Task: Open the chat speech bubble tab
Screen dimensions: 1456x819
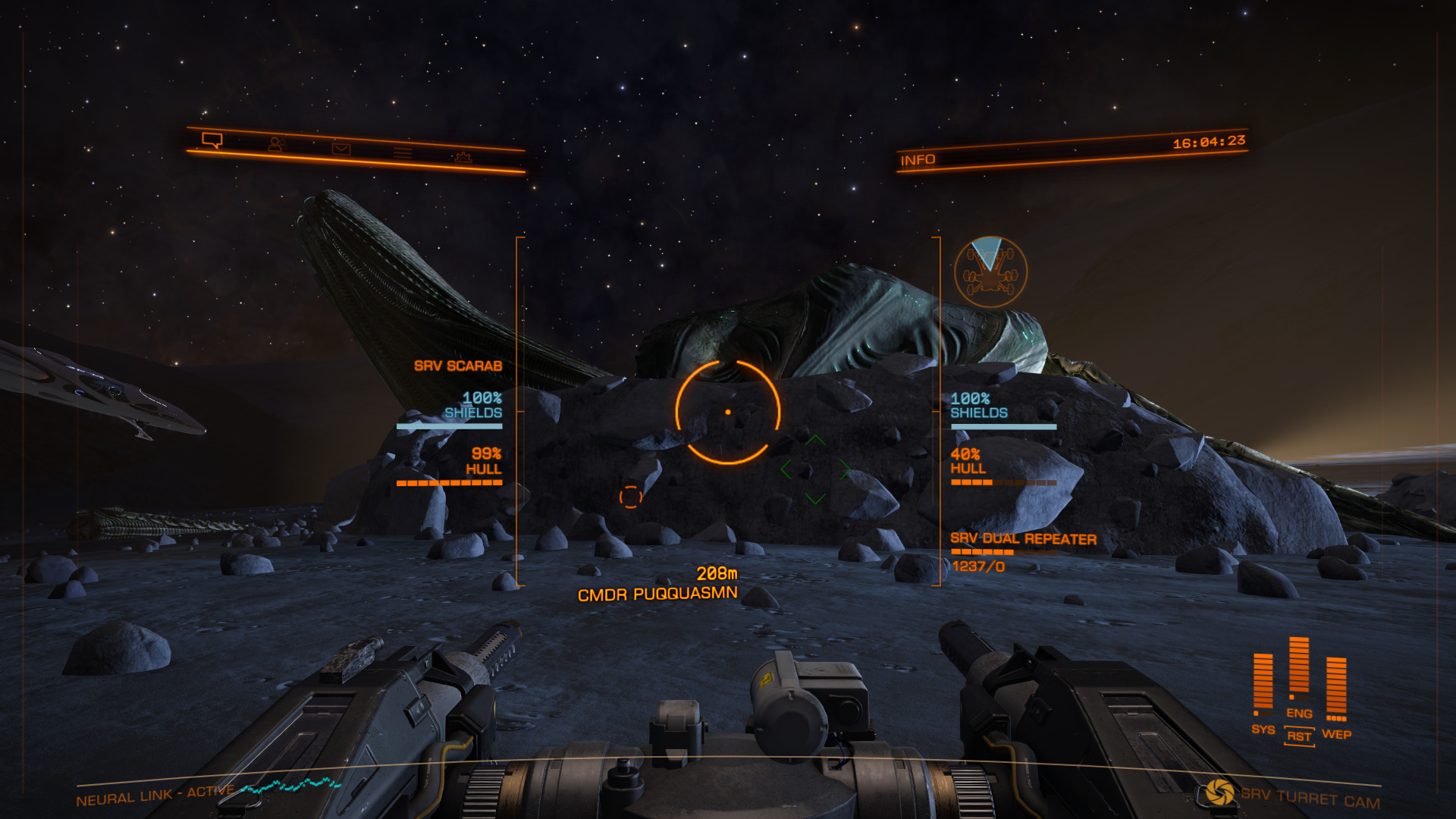Action: click(212, 140)
